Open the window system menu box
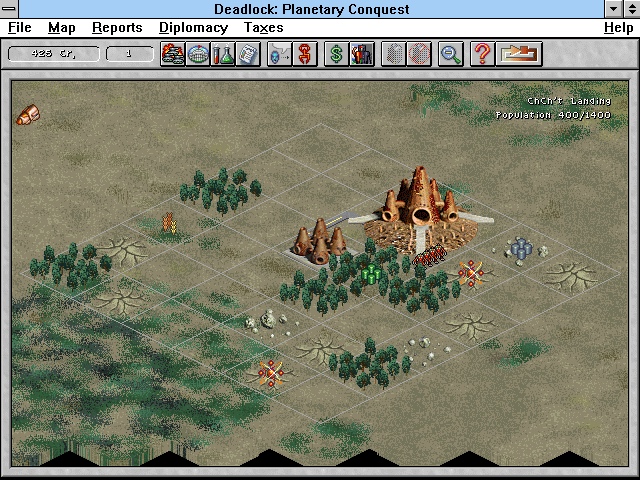The width and height of the screenshot is (640, 480). click(x=9, y=9)
